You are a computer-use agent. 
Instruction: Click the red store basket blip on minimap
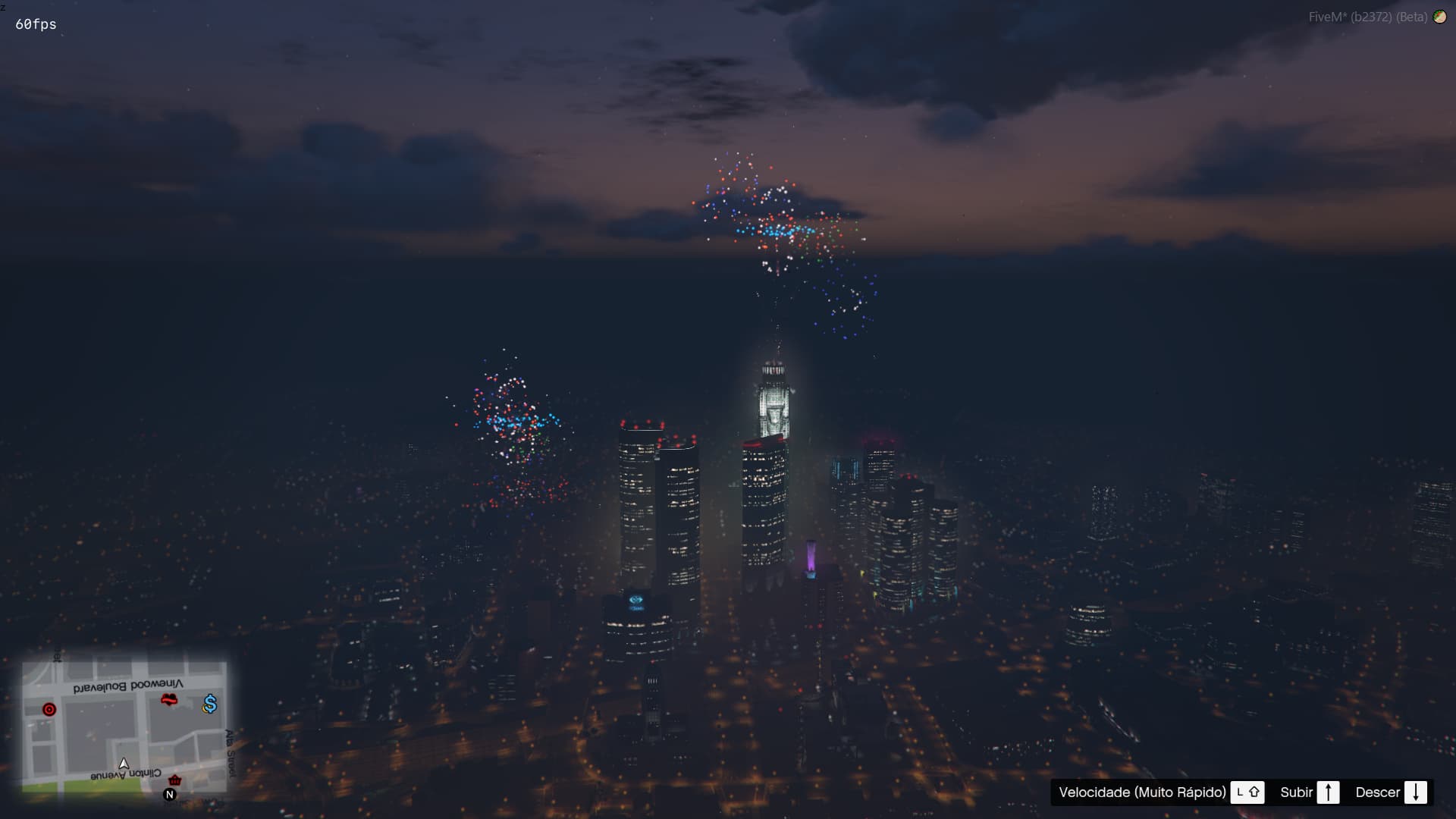pos(175,780)
